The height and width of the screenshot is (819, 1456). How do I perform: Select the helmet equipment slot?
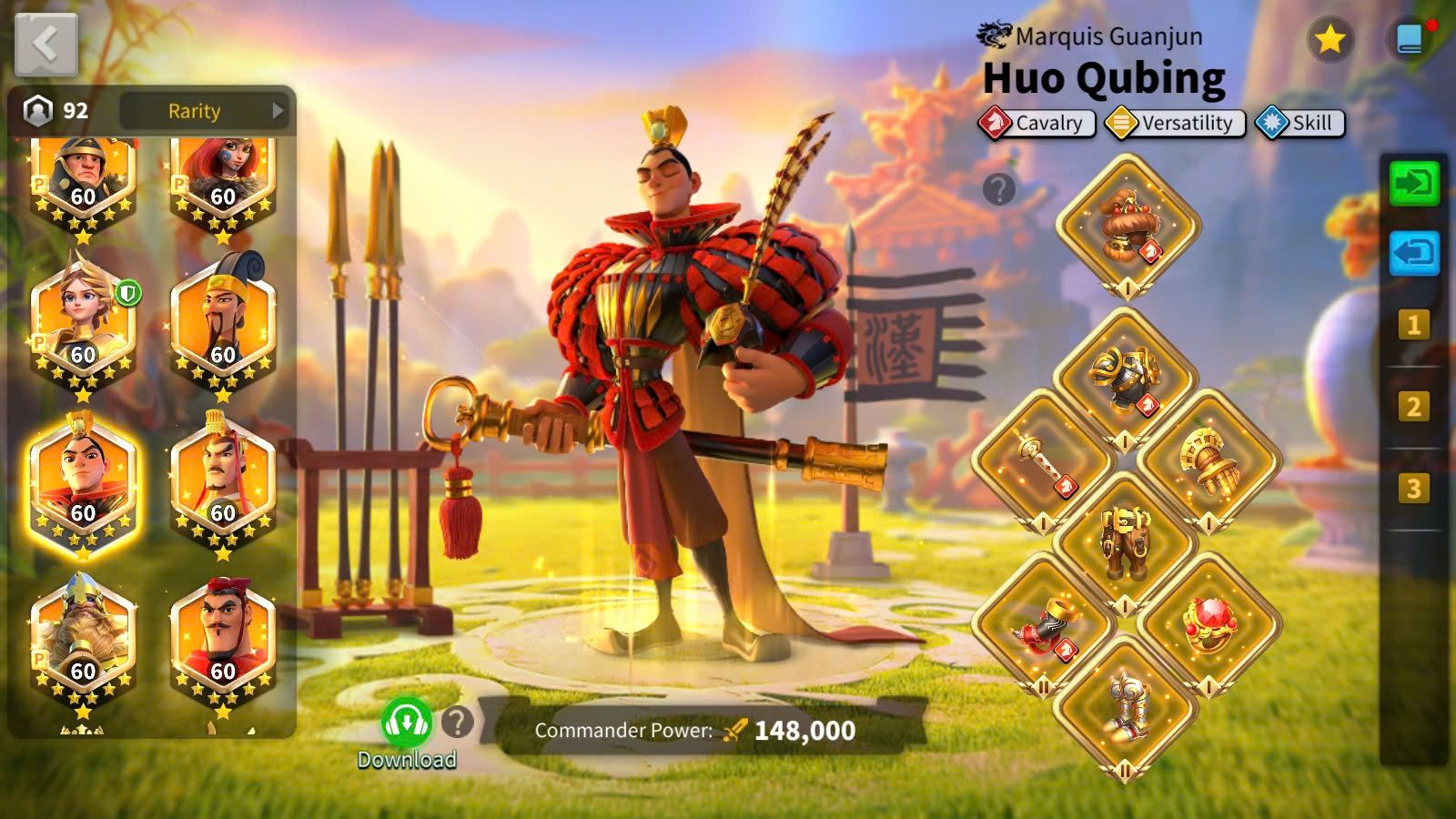coord(1127,225)
